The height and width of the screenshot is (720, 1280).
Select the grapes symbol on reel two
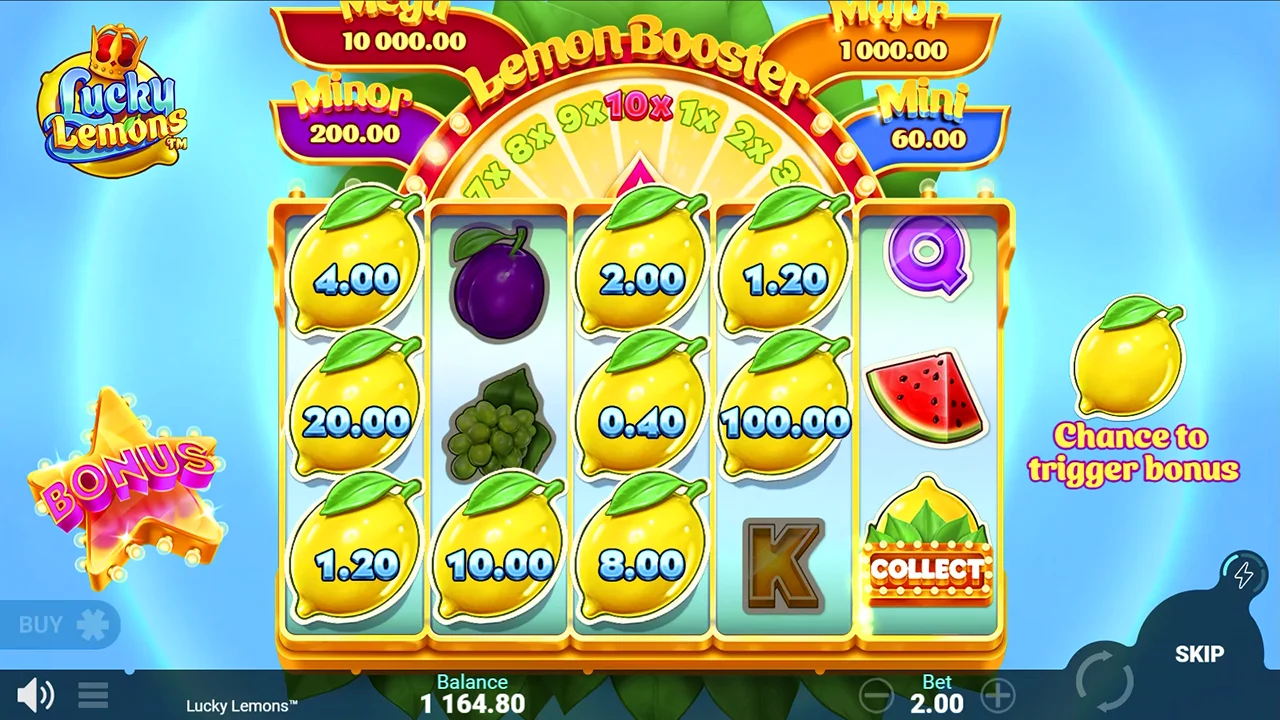click(x=497, y=430)
